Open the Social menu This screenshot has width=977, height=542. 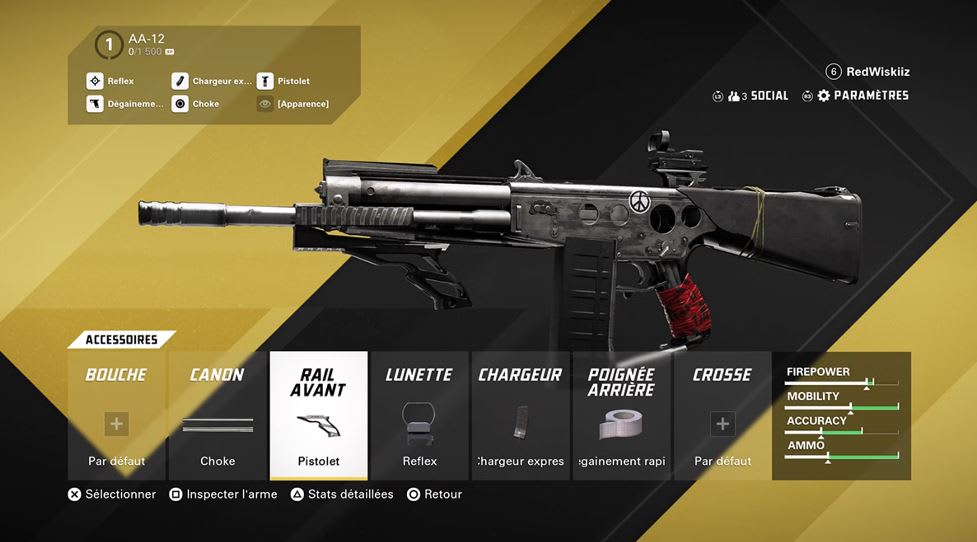click(760, 96)
